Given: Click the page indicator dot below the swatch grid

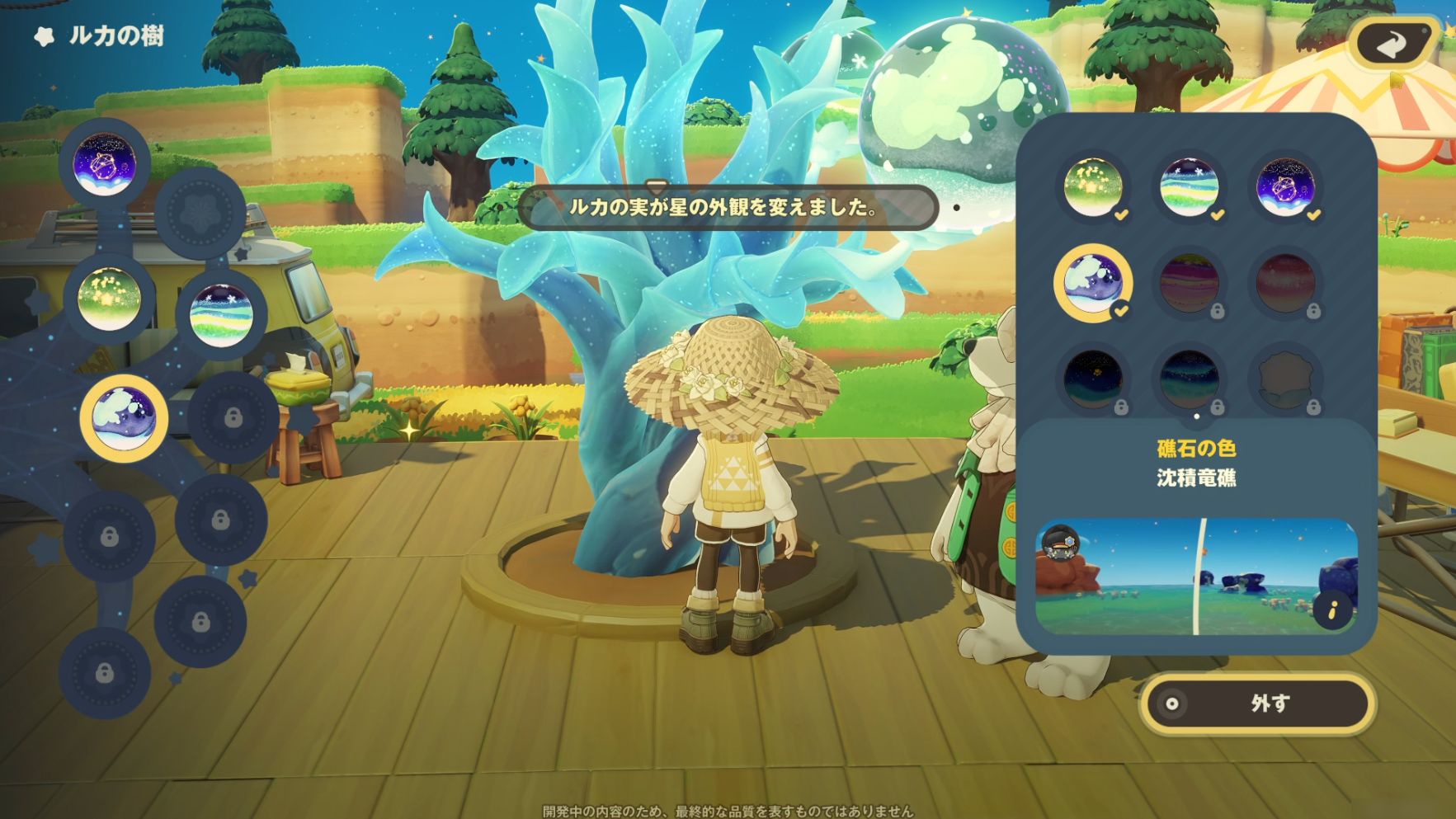Looking at the screenshot, I should coord(1196,416).
